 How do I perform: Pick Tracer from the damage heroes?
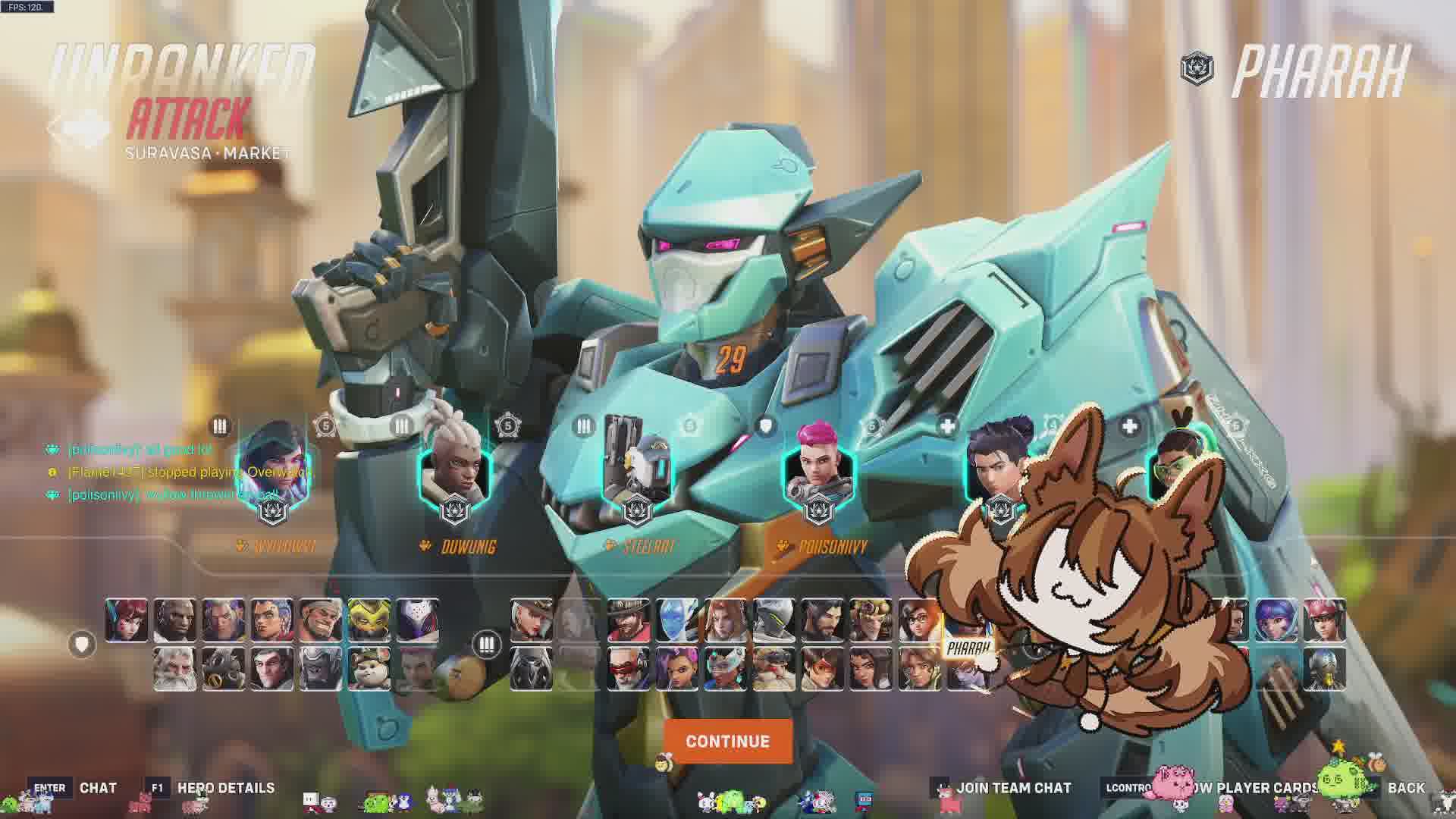tap(822, 669)
